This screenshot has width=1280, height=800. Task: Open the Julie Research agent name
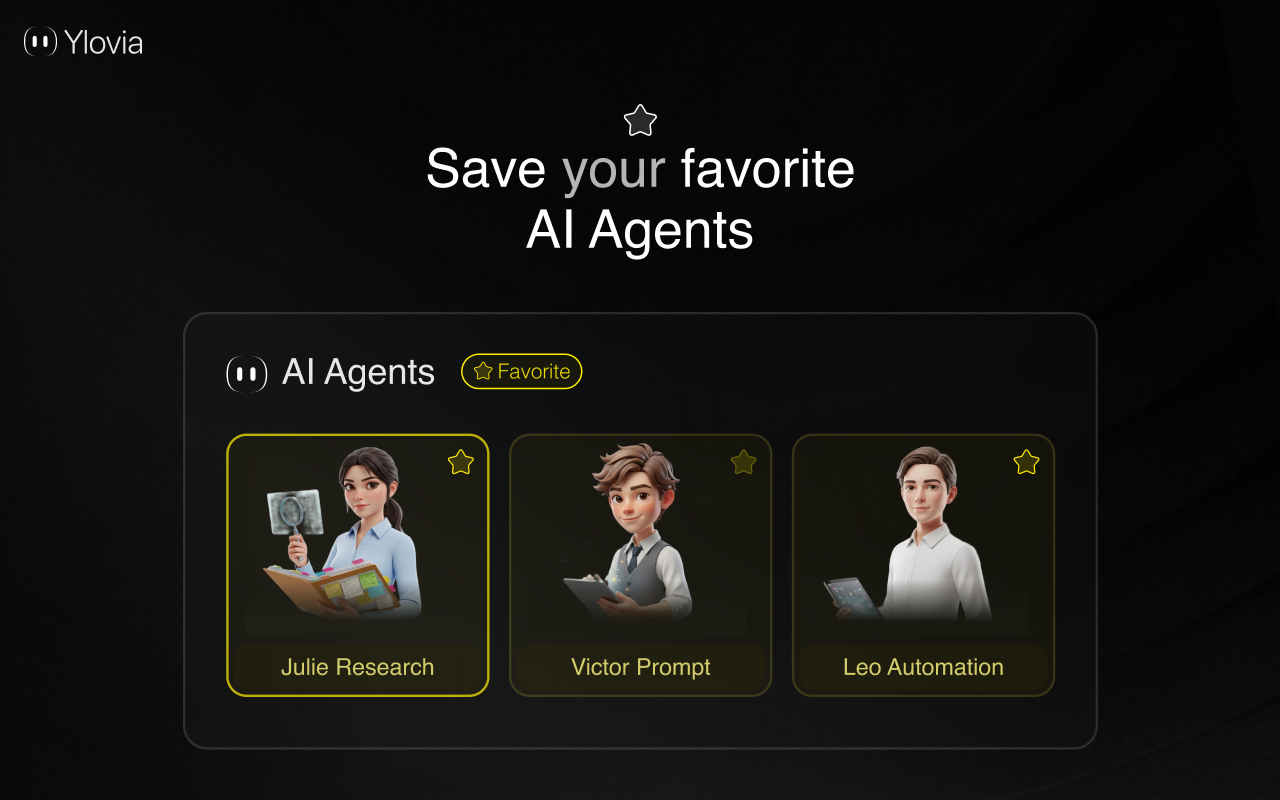coord(357,667)
